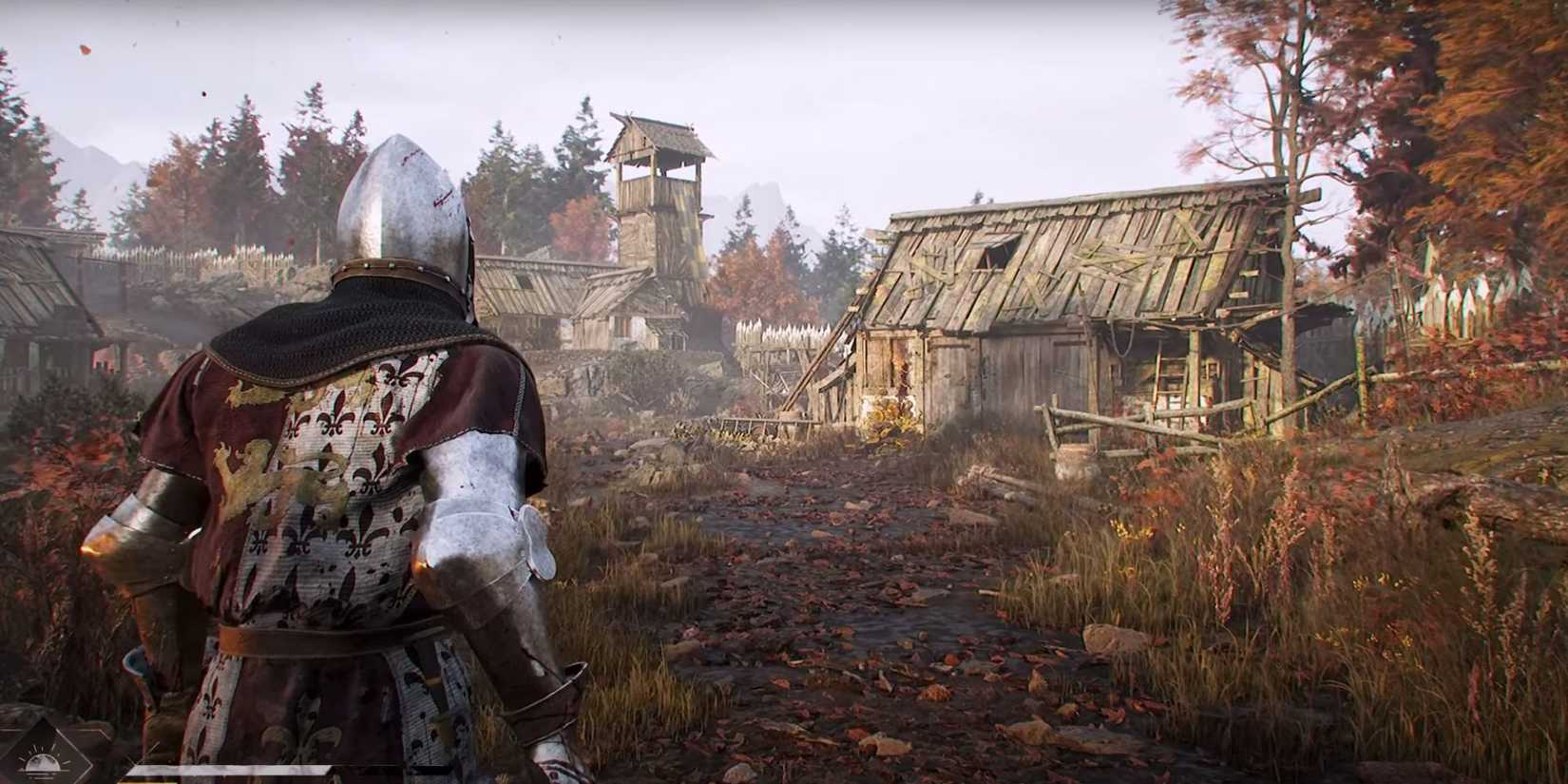Click the rising-sun emblem in bottom-left HUD
The image size is (1568, 784).
pos(40,760)
